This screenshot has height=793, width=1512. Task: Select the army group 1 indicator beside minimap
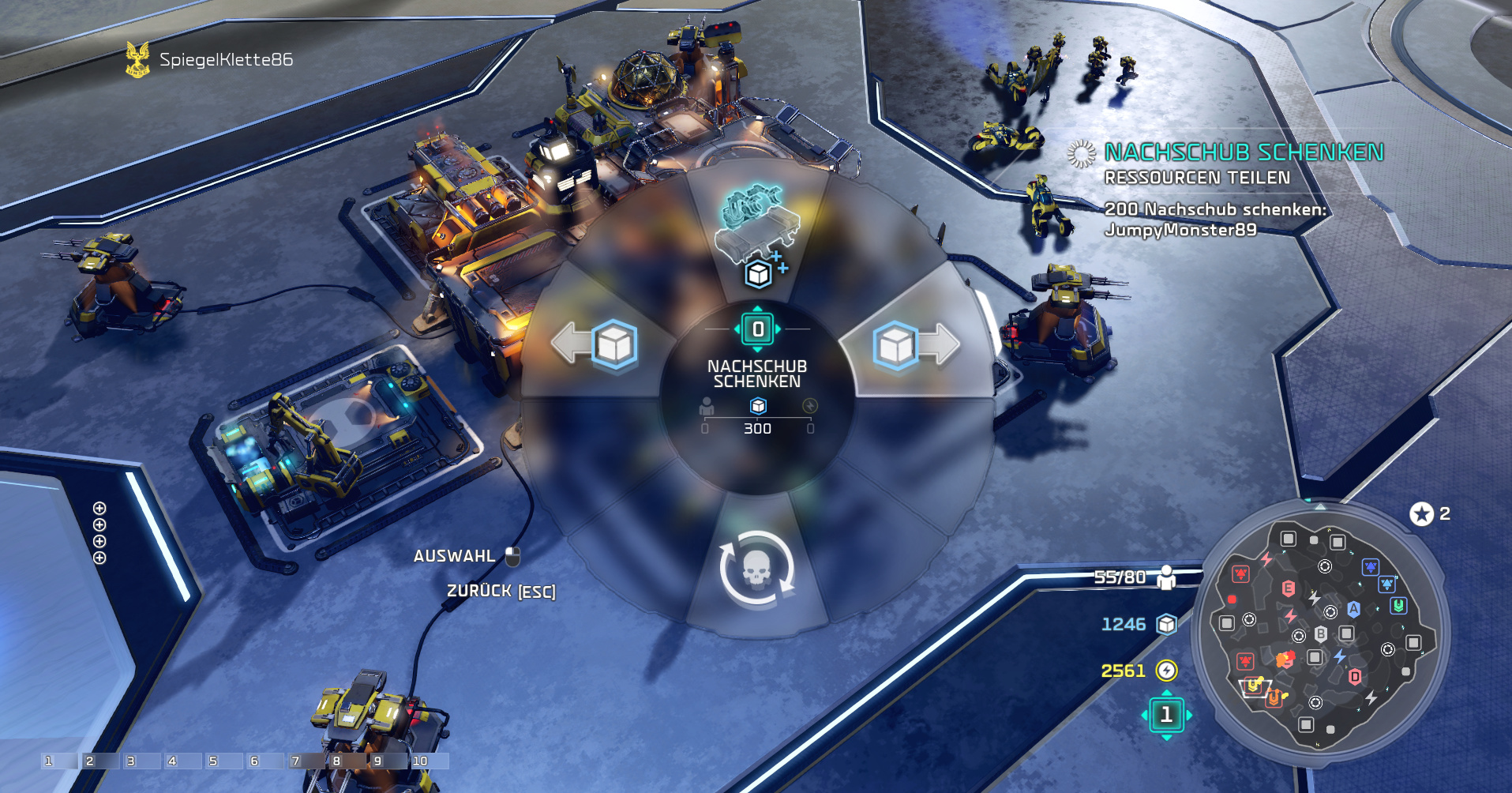click(1166, 715)
